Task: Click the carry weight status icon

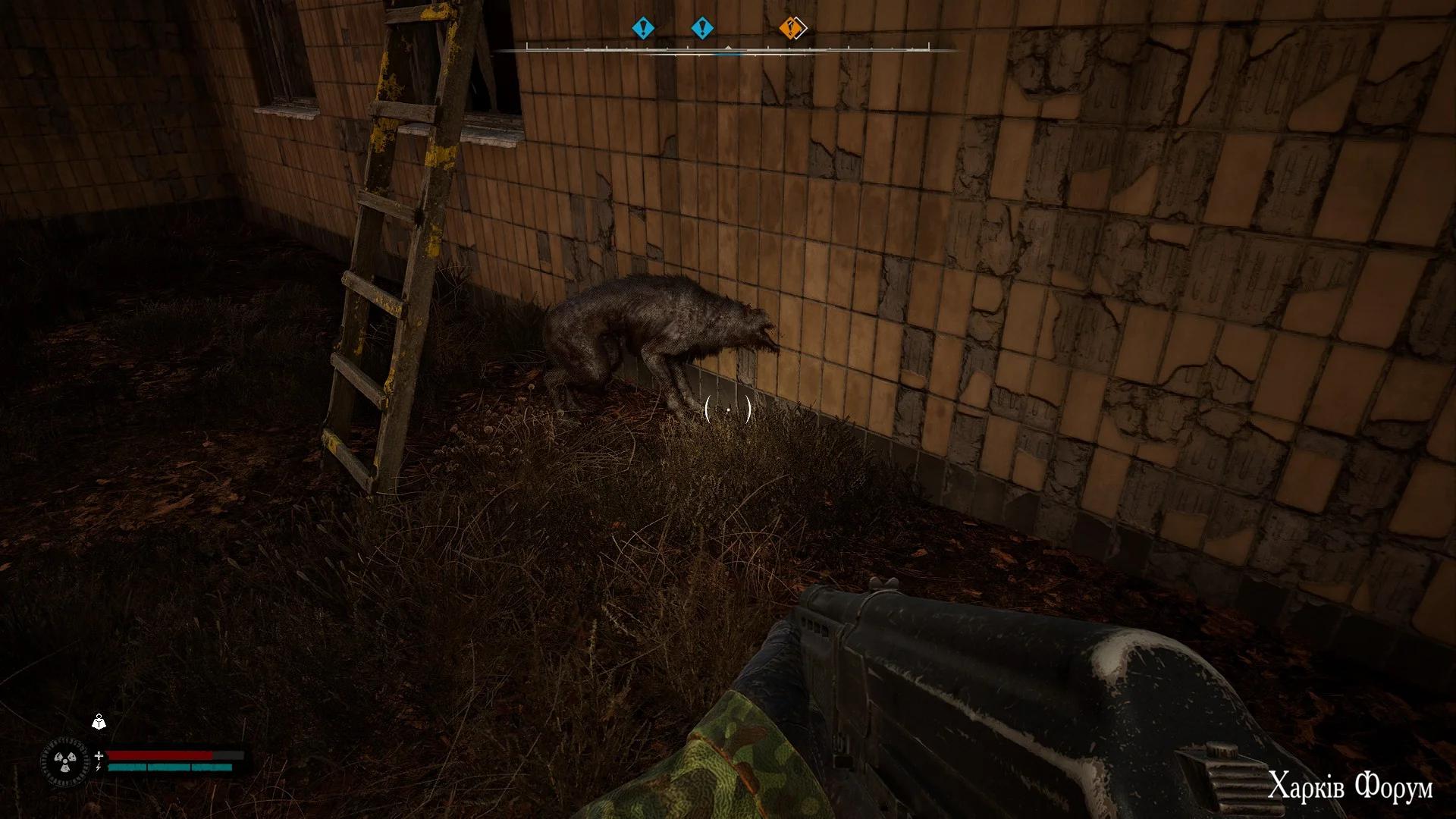Action: coord(99,722)
